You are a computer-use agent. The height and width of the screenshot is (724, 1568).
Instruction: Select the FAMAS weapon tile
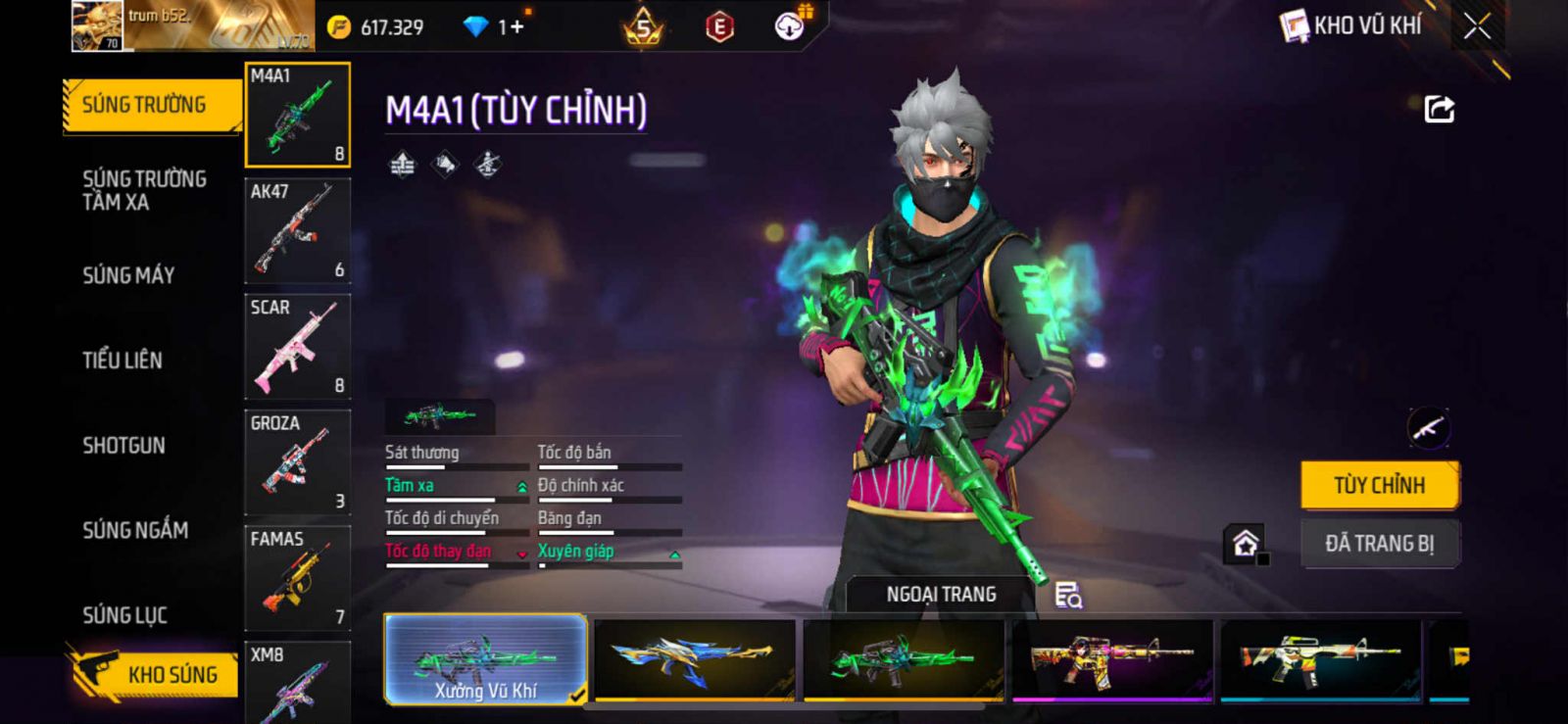[297, 578]
